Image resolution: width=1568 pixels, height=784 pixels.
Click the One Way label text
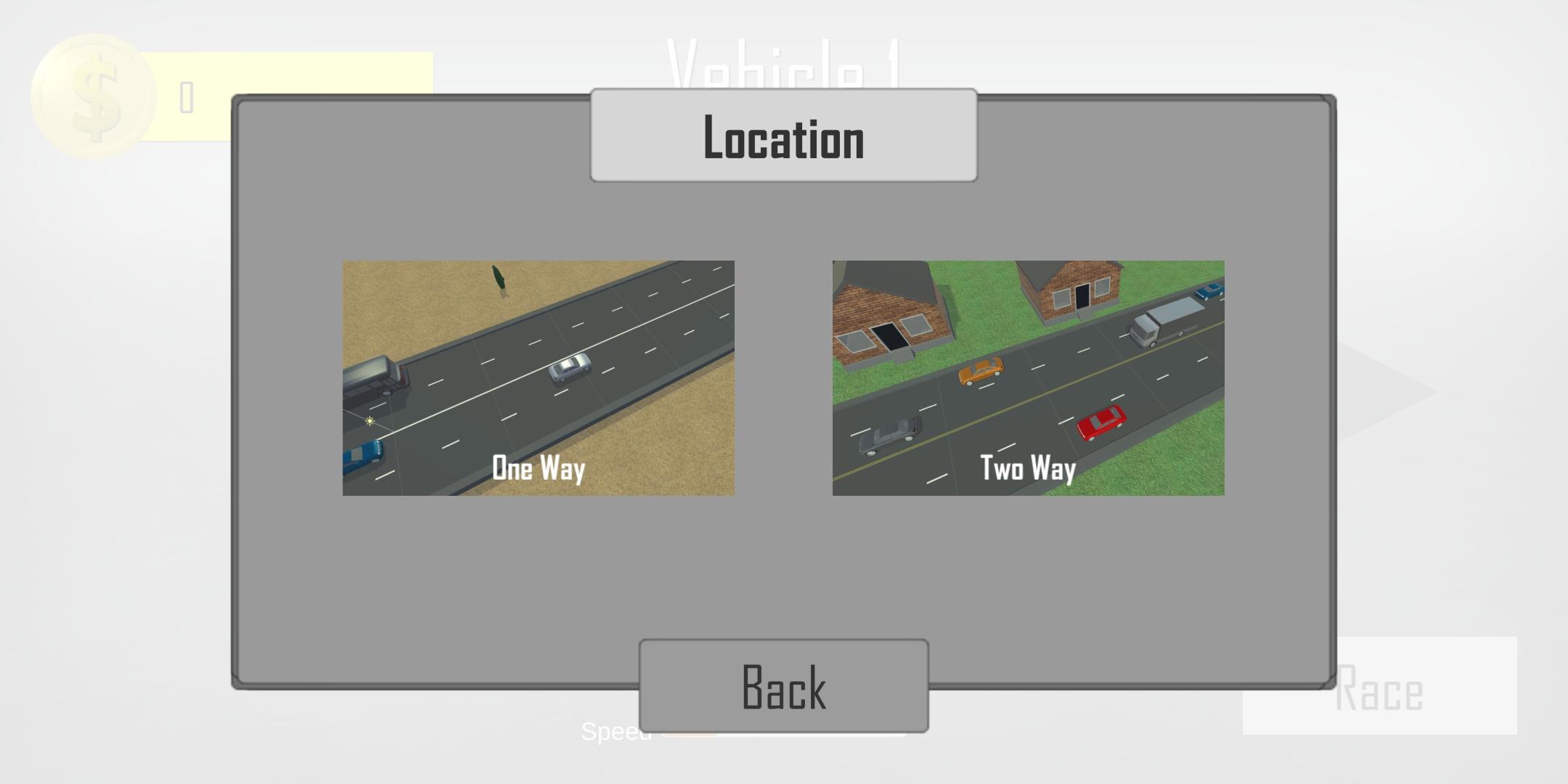click(539, 469)
